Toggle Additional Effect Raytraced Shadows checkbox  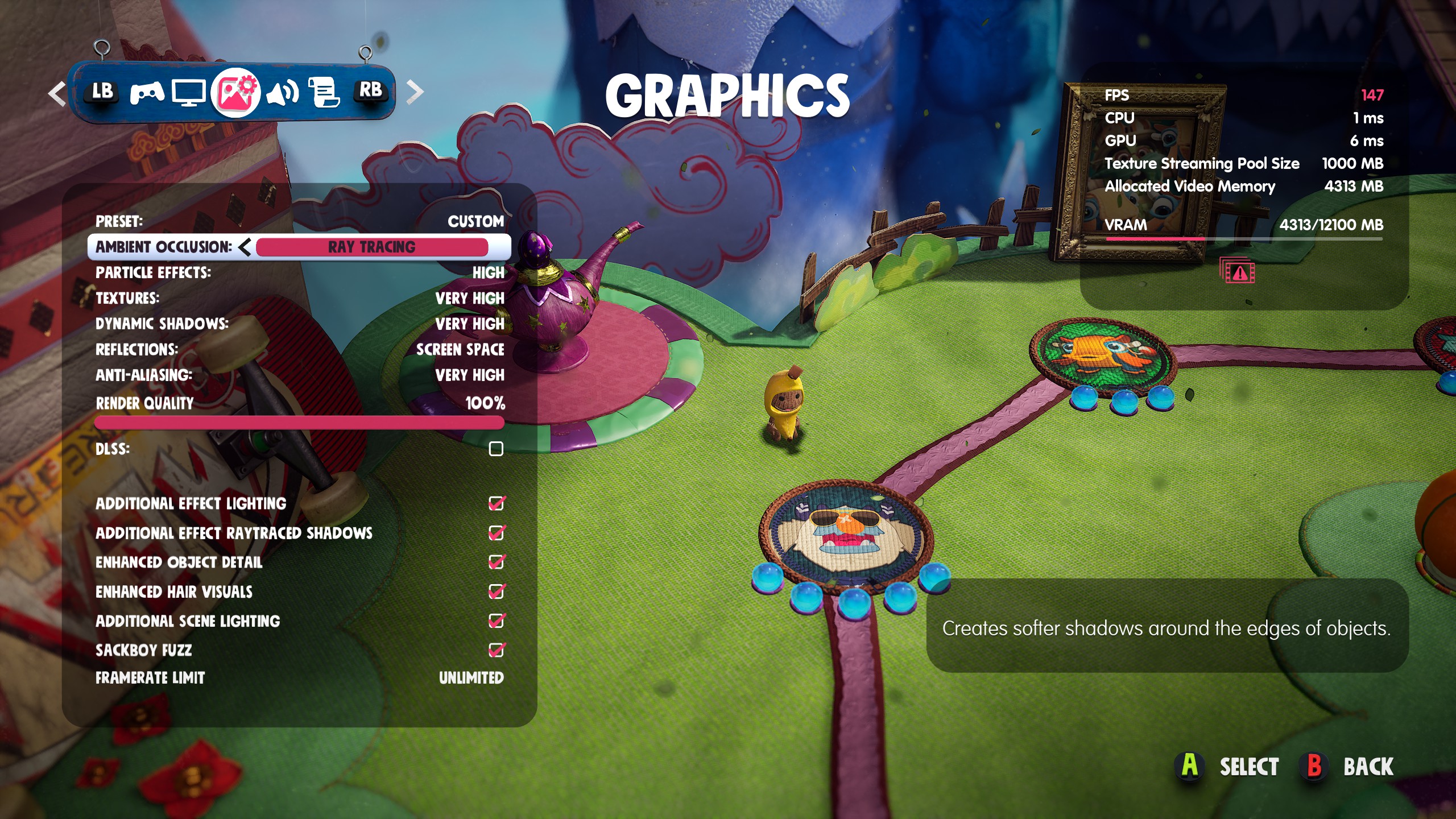tap(496, 533)
